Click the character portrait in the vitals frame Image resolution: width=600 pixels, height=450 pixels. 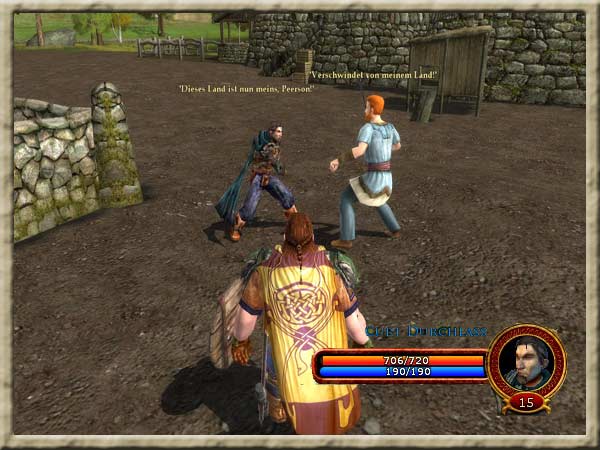526,361
